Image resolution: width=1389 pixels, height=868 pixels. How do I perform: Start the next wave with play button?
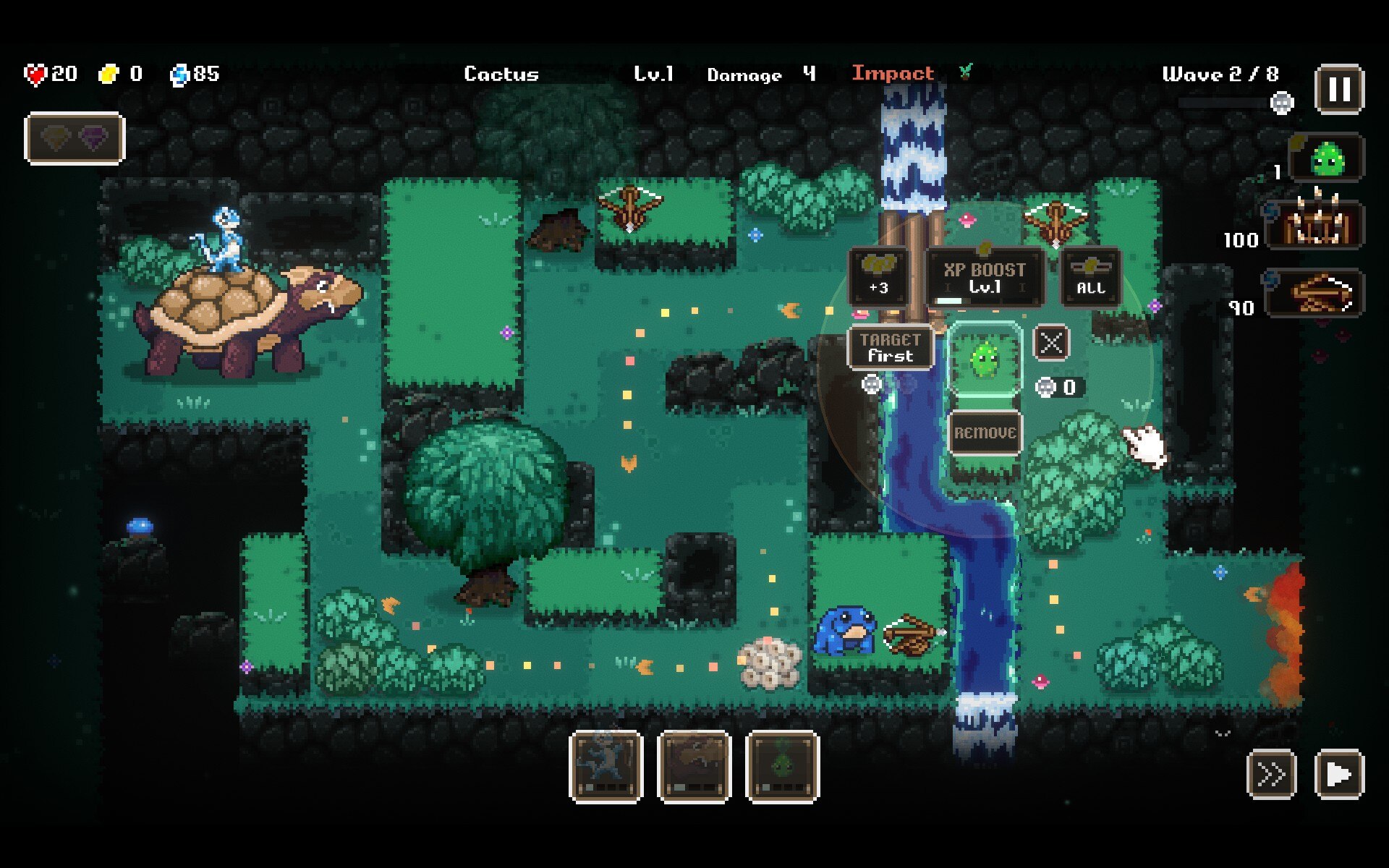[1339, 774]
